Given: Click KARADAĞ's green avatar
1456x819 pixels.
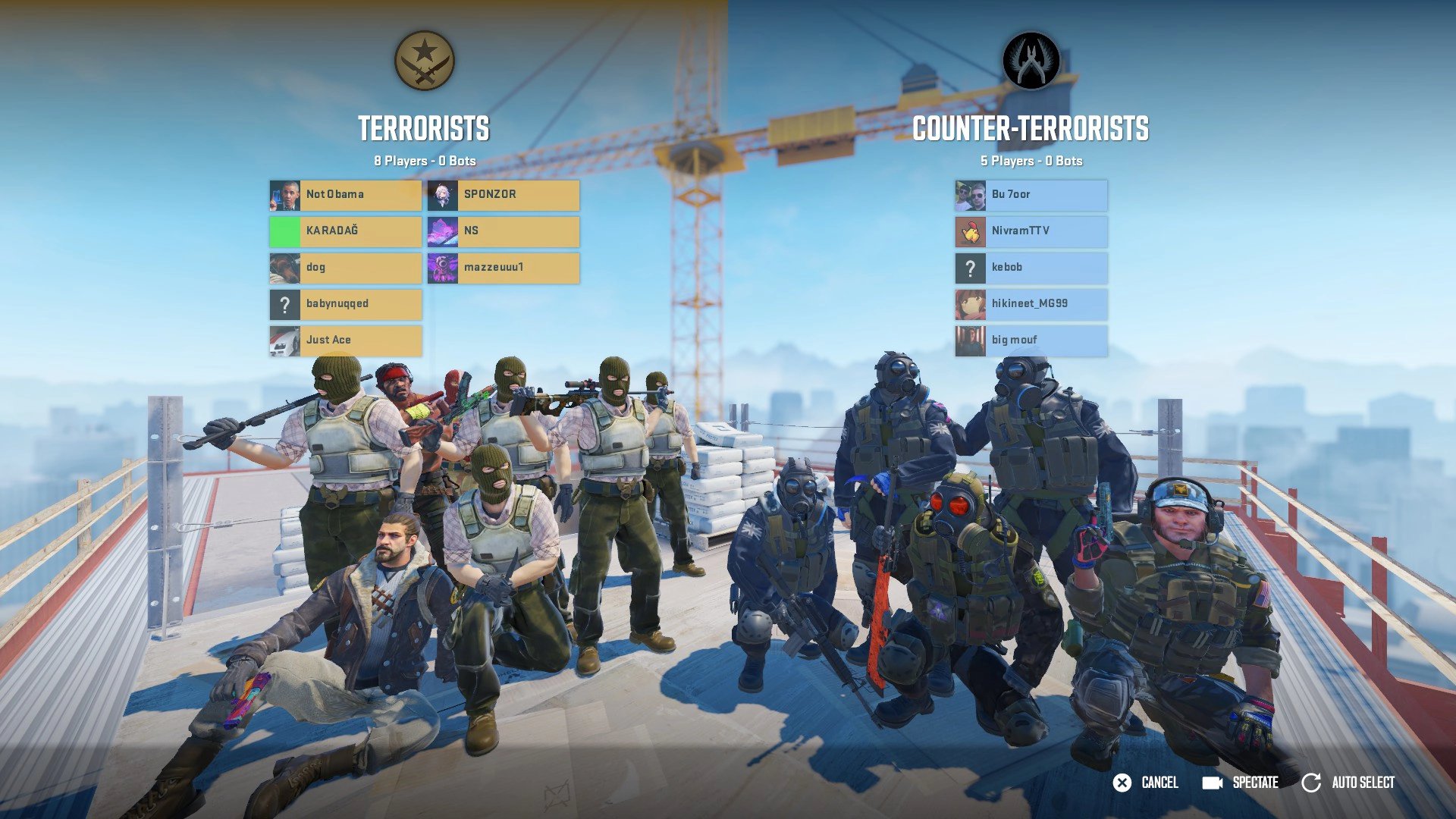Looking at the screenshot, I should coord(284,231).
